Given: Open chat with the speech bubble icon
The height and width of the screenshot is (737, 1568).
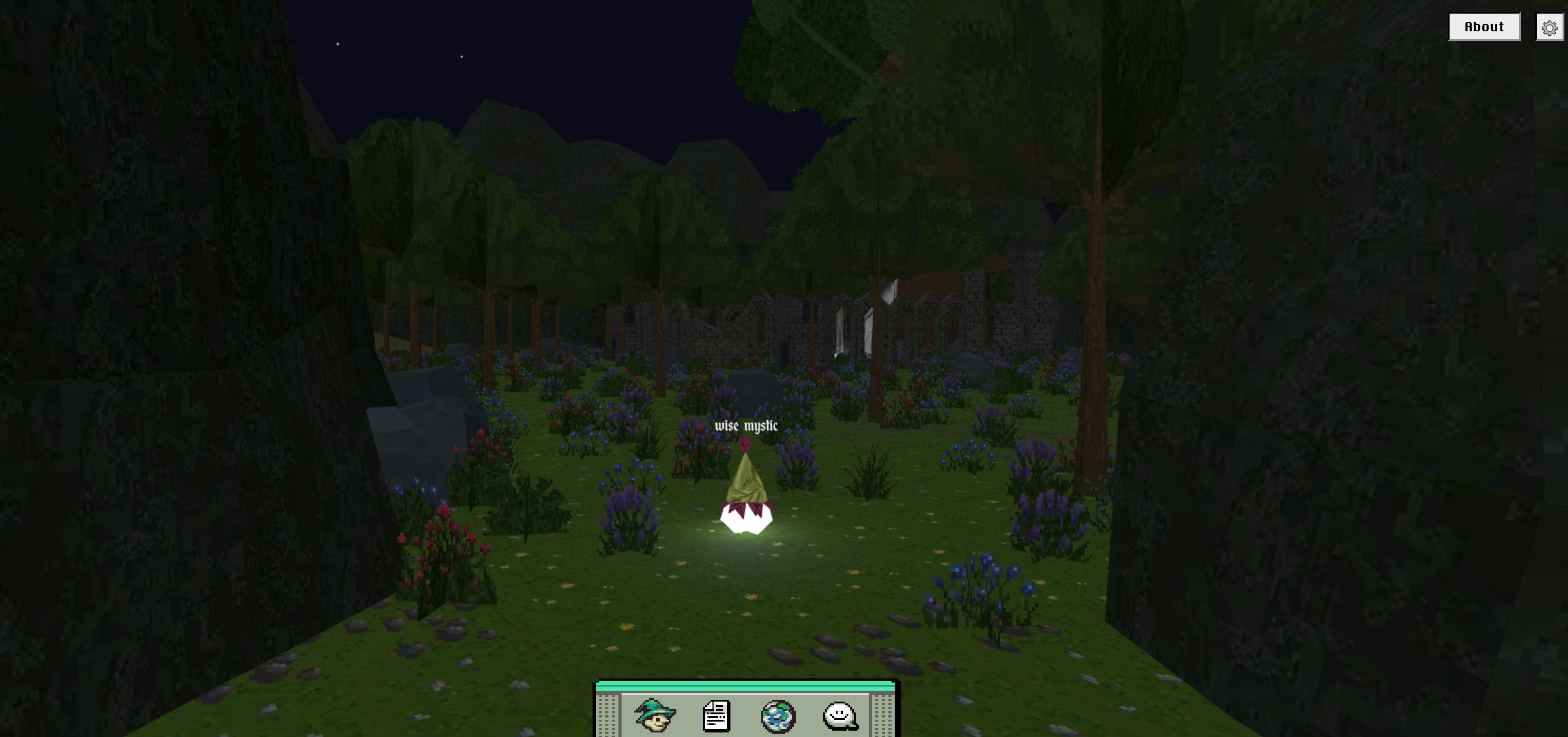Looking at the screenshot, I should (840, 716).
